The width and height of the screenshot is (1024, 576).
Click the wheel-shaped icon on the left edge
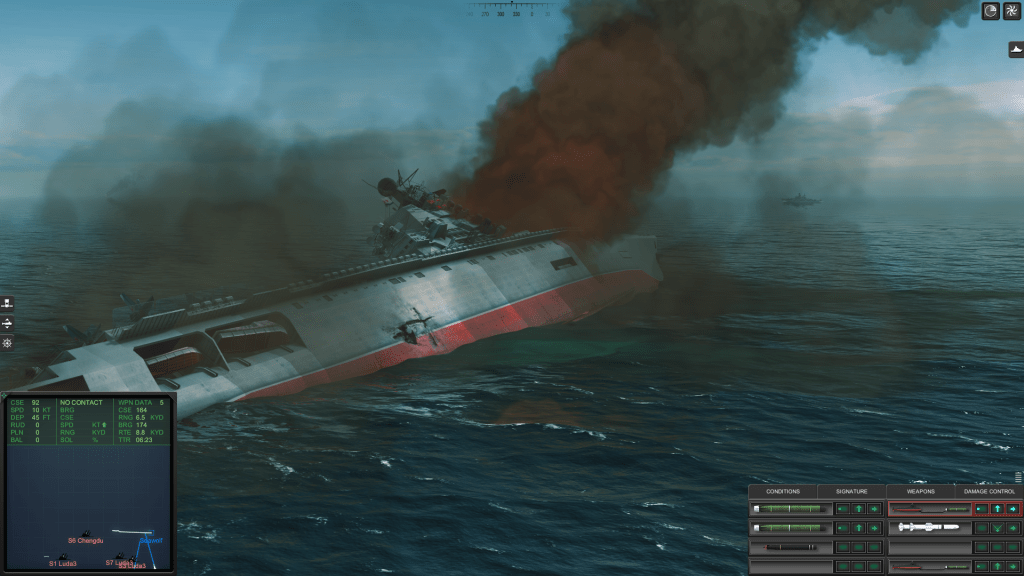[x=7, y=344]
